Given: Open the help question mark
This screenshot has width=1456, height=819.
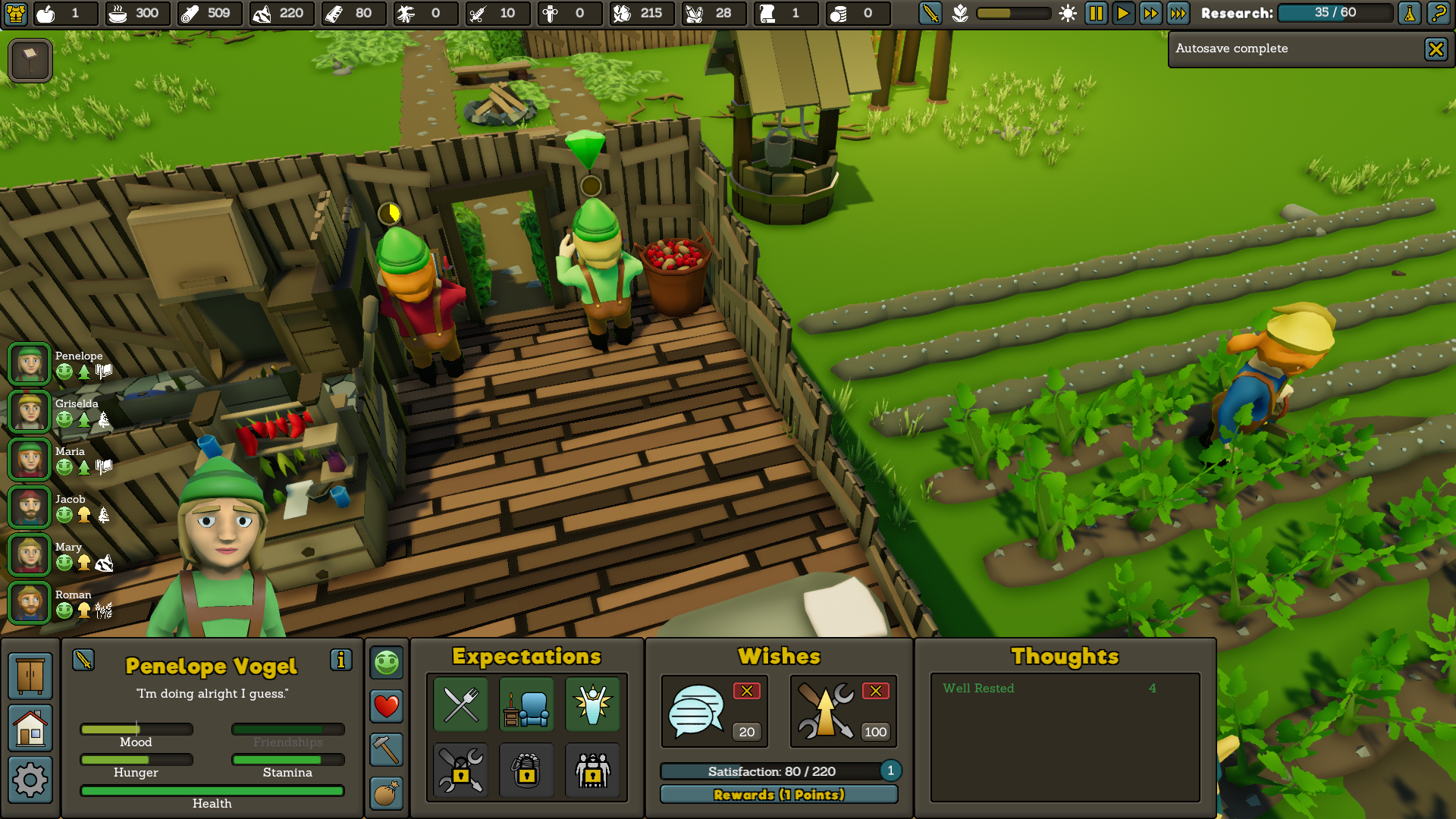Looking at the screenshot, I should pos(1438,13).
